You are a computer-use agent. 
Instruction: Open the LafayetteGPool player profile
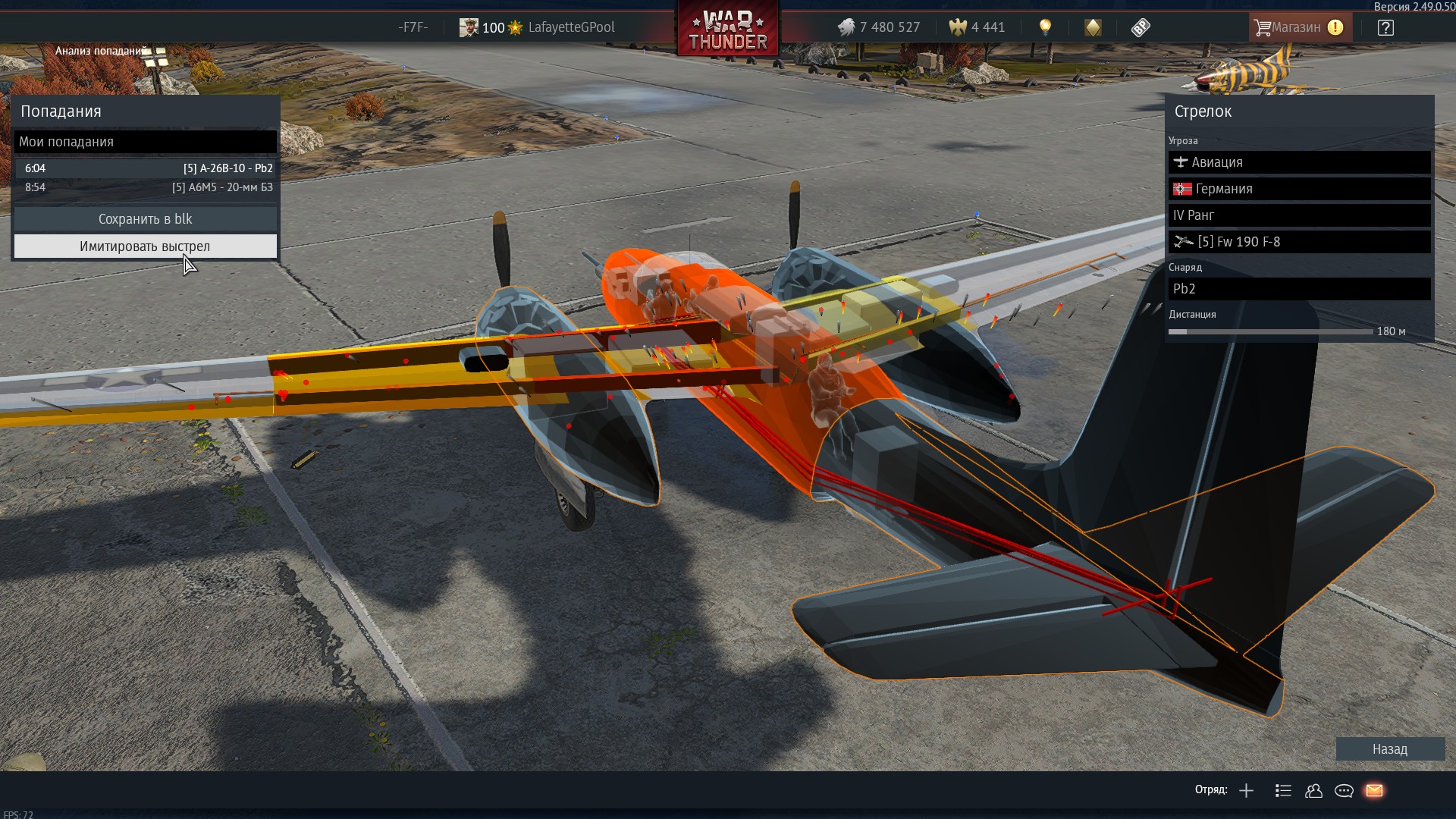570,27
